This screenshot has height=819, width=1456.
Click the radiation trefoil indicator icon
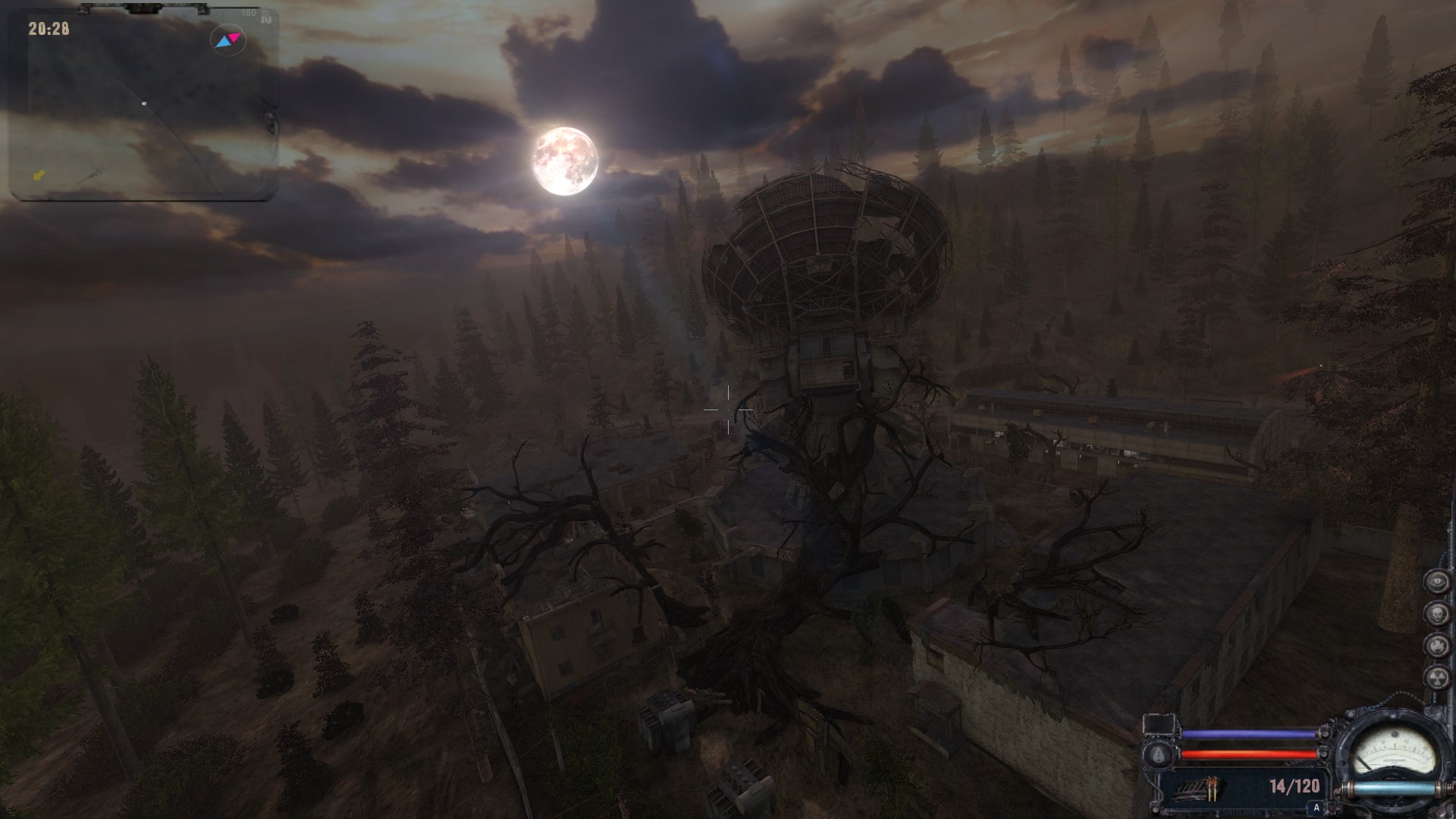(1436, 678)
